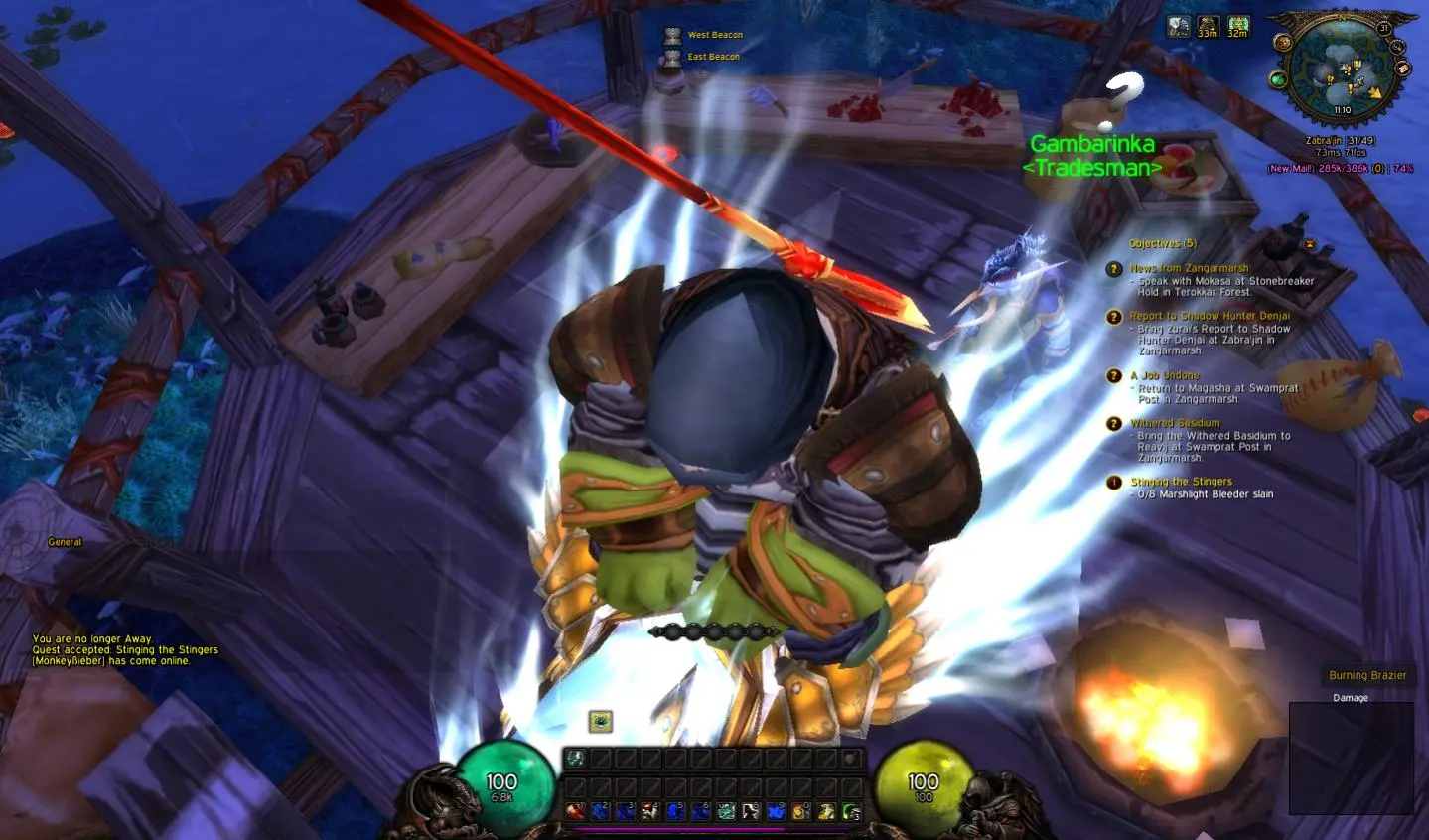
Task: Open the A Job Undone quest entry
Action: click(1164, 375)
